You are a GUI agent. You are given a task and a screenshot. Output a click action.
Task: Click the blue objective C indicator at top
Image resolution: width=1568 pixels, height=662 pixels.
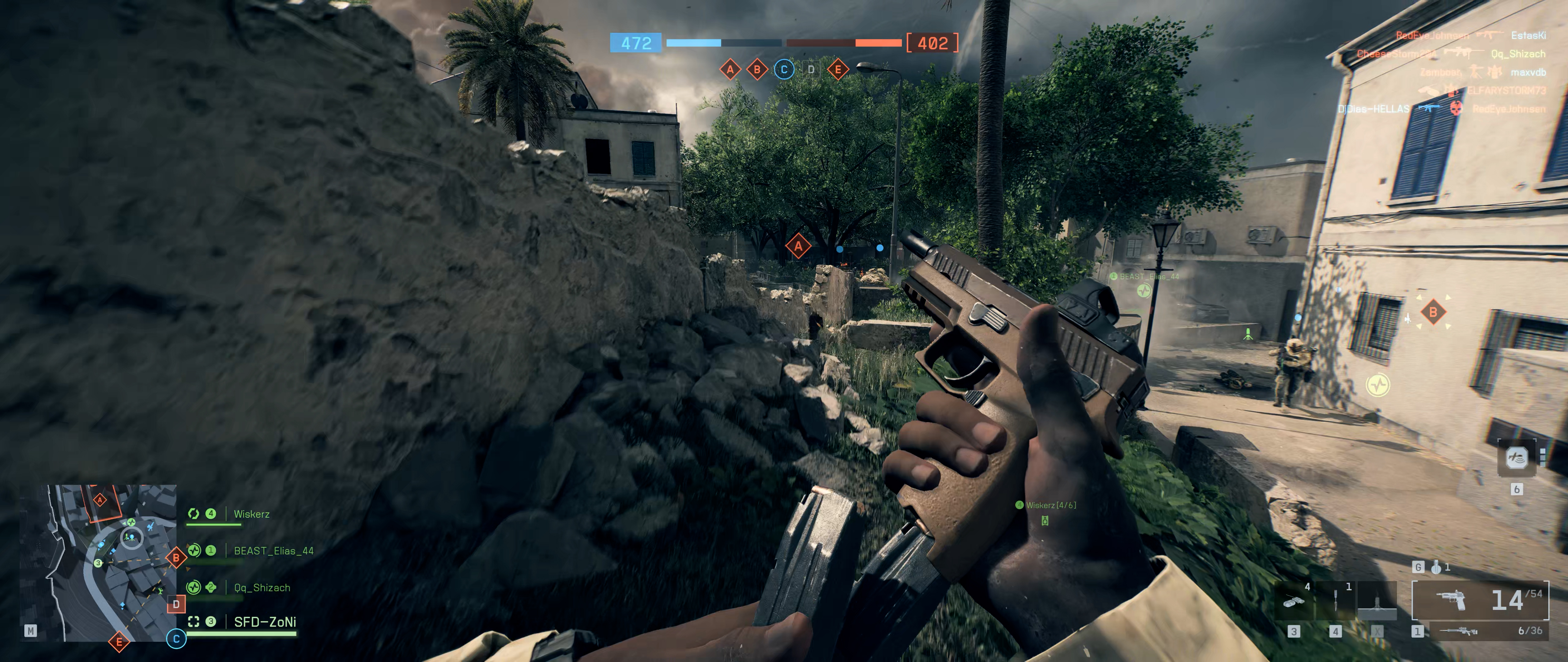pos(784,70)
